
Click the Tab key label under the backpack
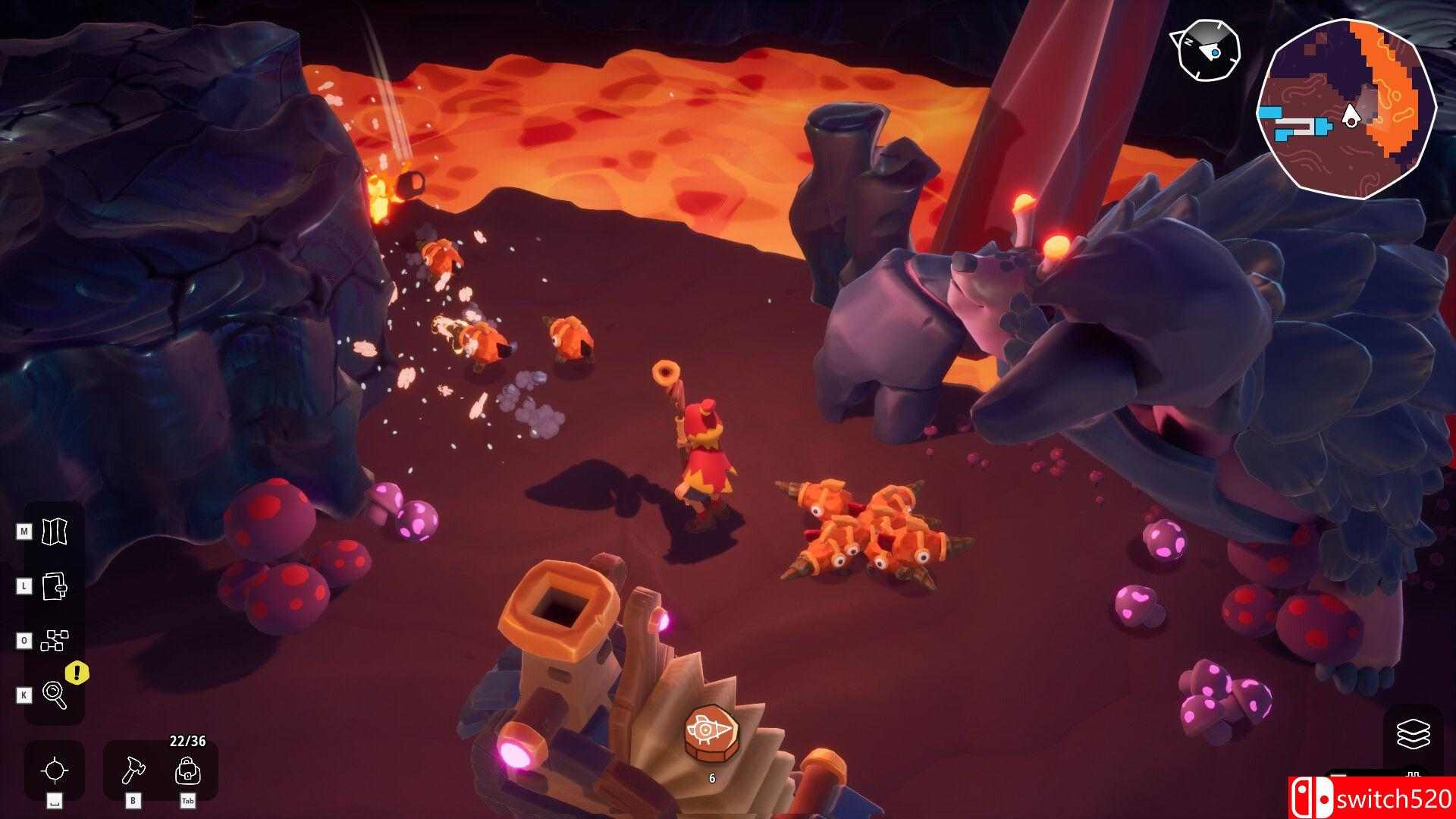[188, 799]
